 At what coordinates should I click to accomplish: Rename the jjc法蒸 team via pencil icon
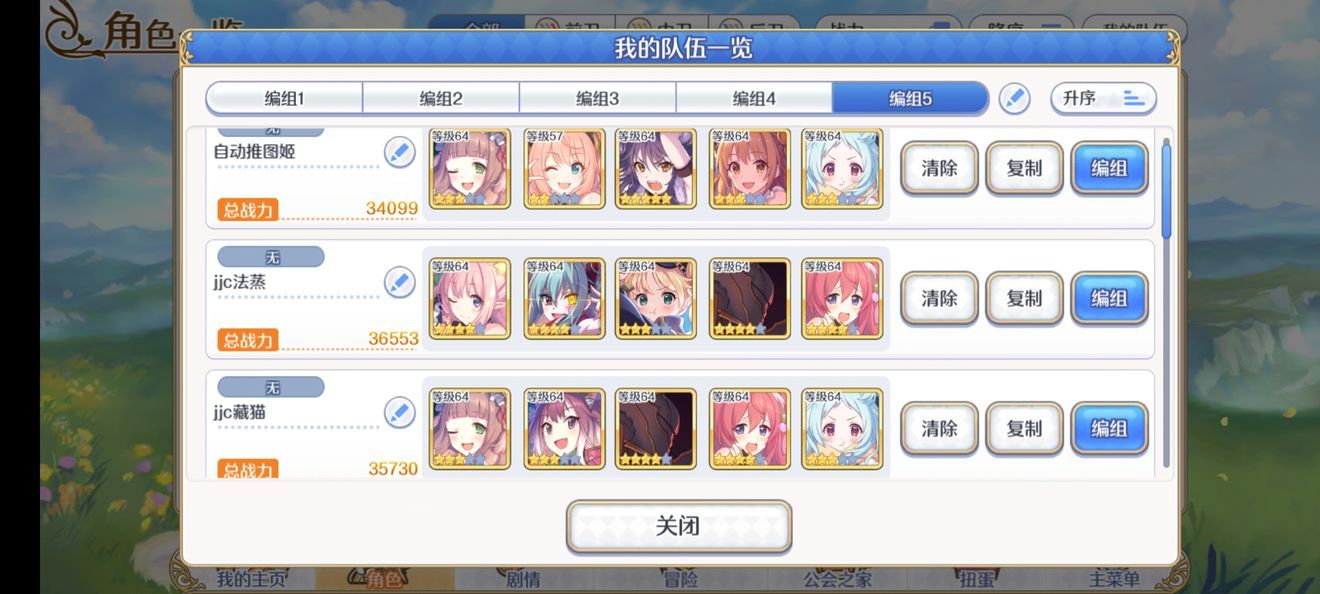click(x=399, y=283)
